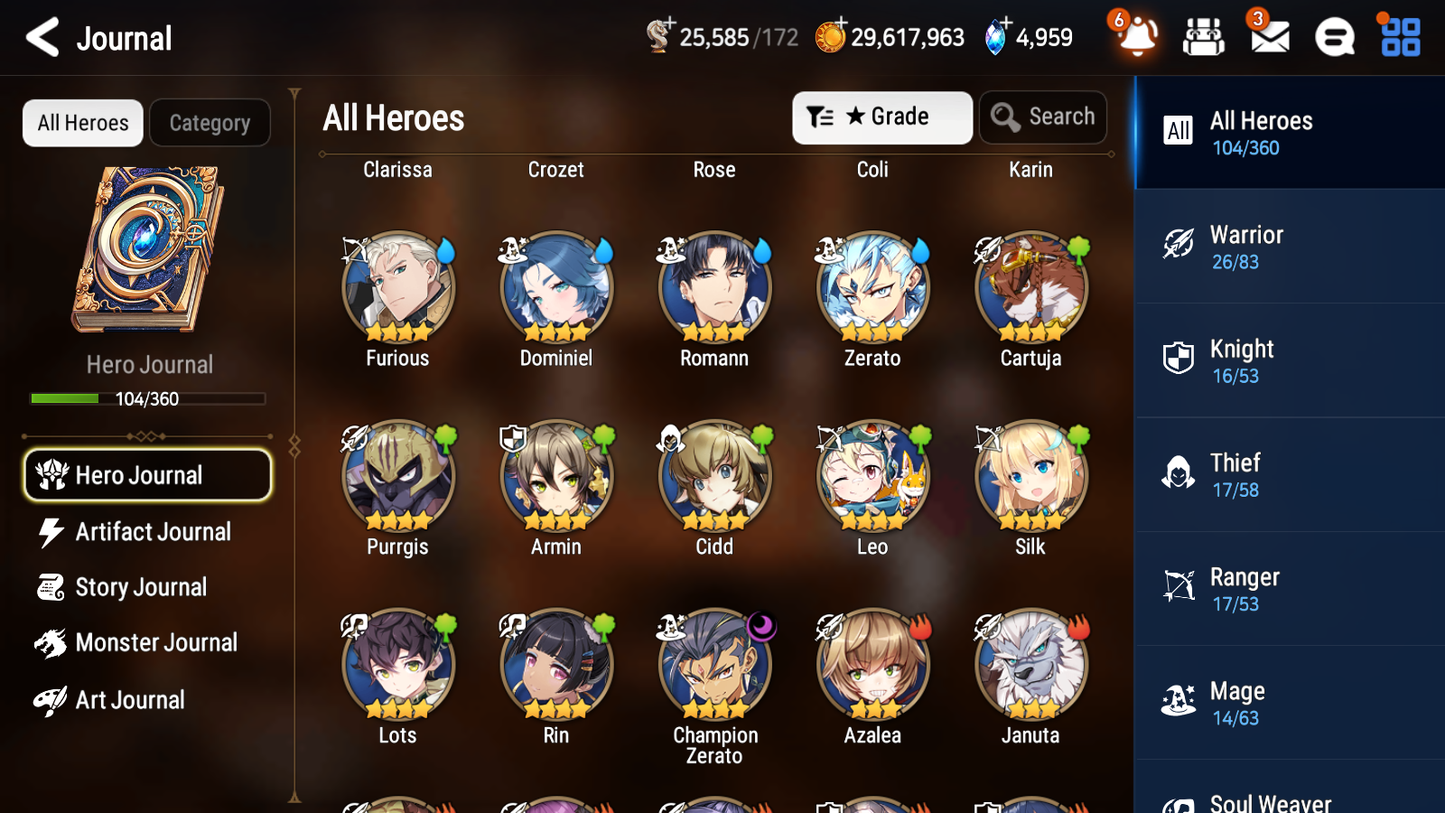
Task: Filter heroes by Knight class
Action: (1289, 360)
